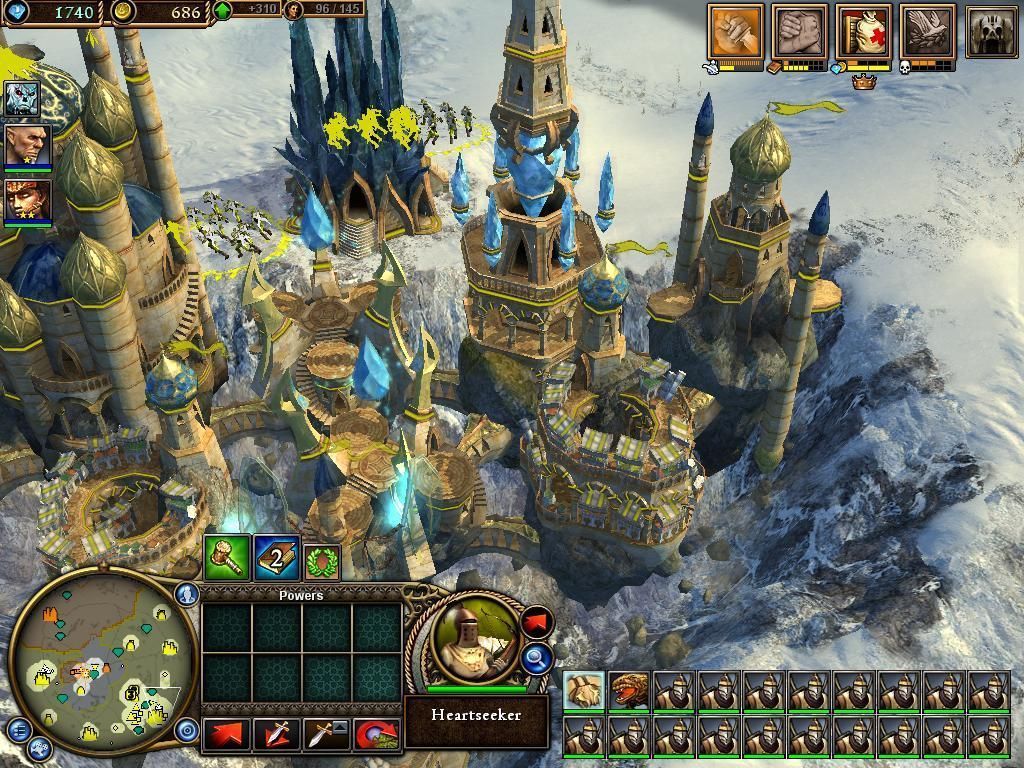Click the skull mask icon
The height and width of the screenshot is (768, 1024).
coord(991,31)
